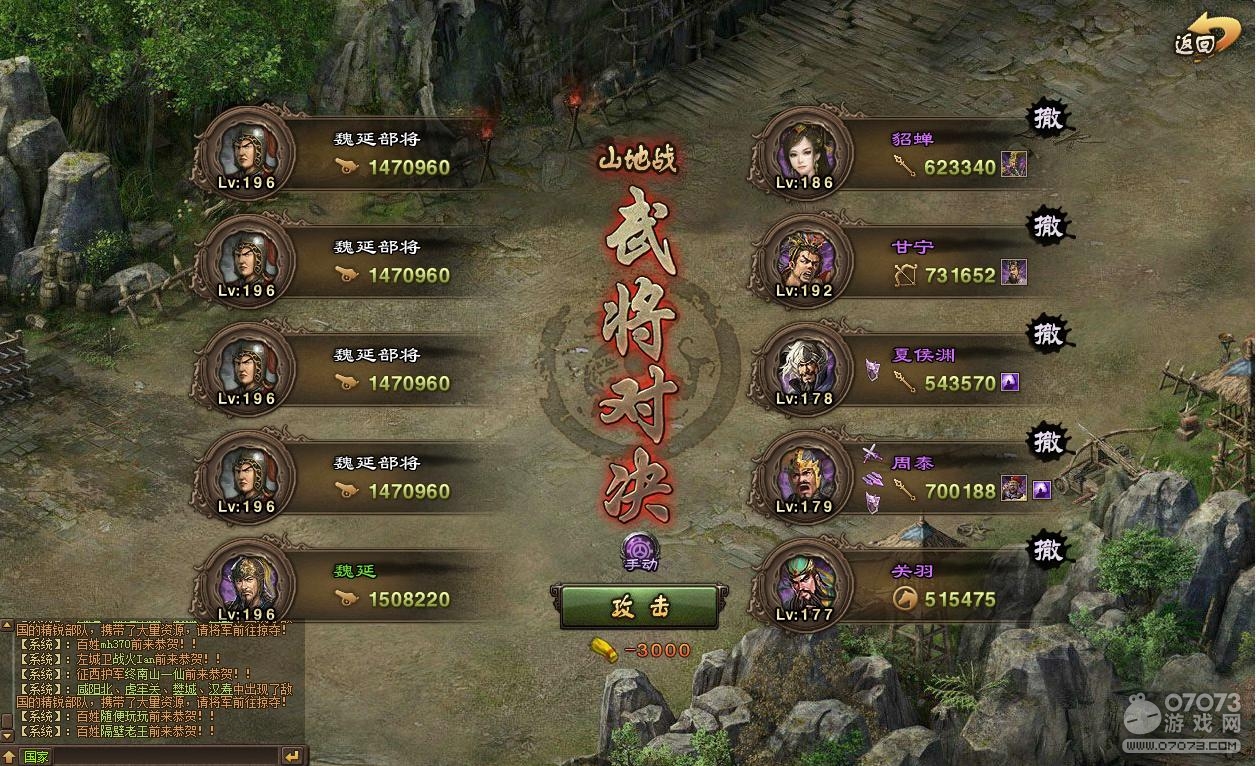Withdraw 貂蝉 with her 撤 button
This screenshot has width=1256, height=766.
coord(1047,119)
